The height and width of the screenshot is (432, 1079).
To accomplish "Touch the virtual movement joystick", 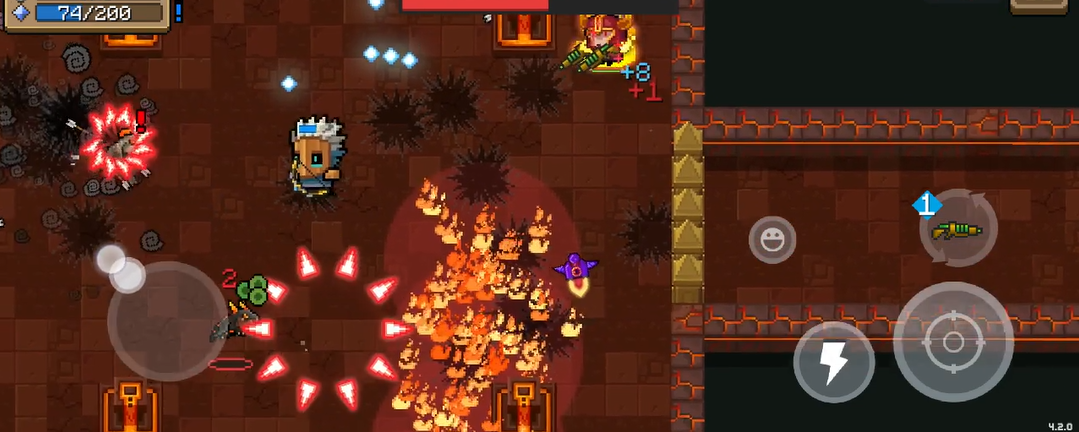I will coord(166,320).
